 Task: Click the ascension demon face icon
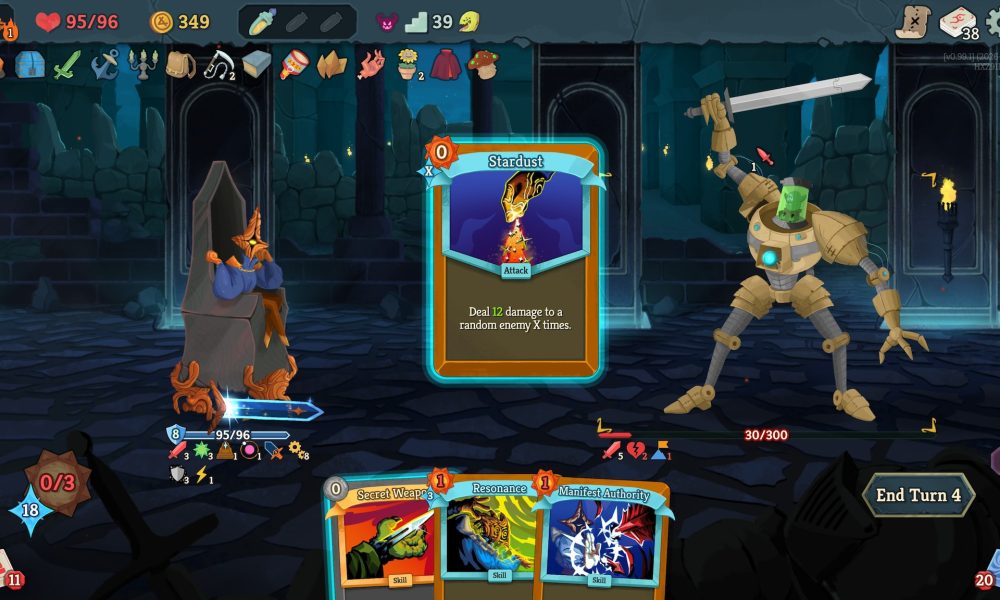coord(386,22)
